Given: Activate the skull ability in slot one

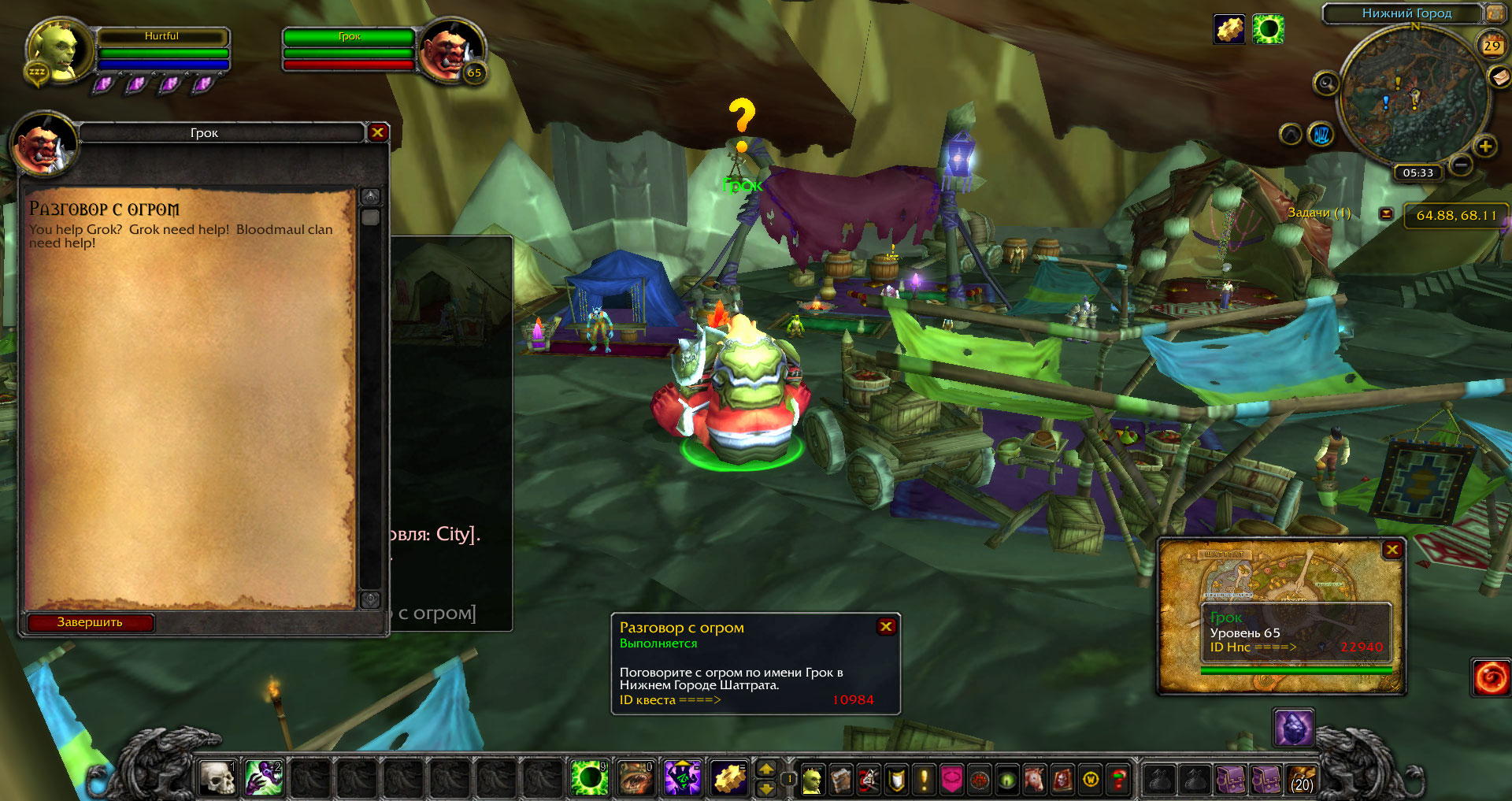Looking at the screenshot, I should point(217,778).
